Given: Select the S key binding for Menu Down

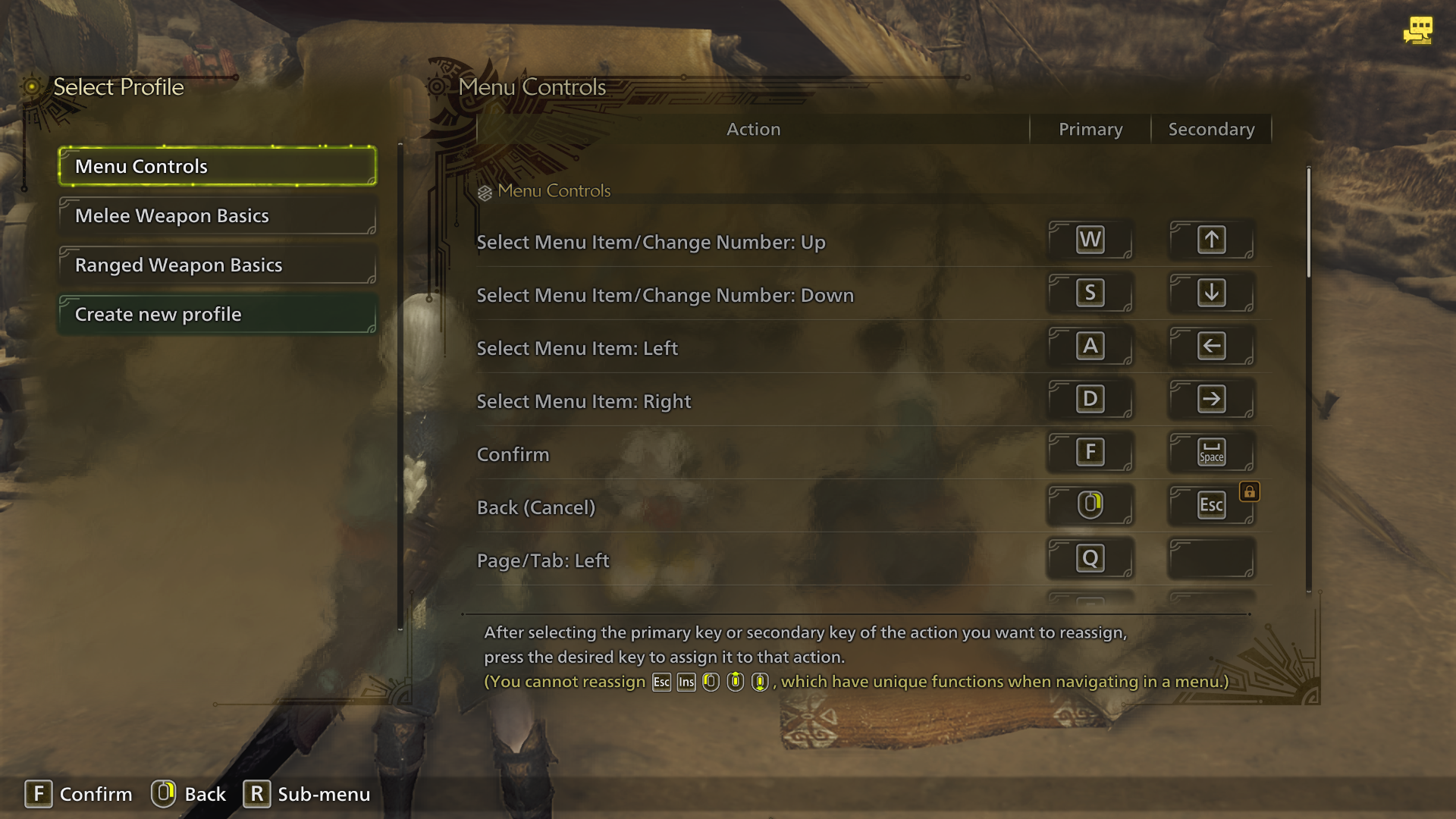Looking at the screenshot, I should click(x=1090, y=293).
